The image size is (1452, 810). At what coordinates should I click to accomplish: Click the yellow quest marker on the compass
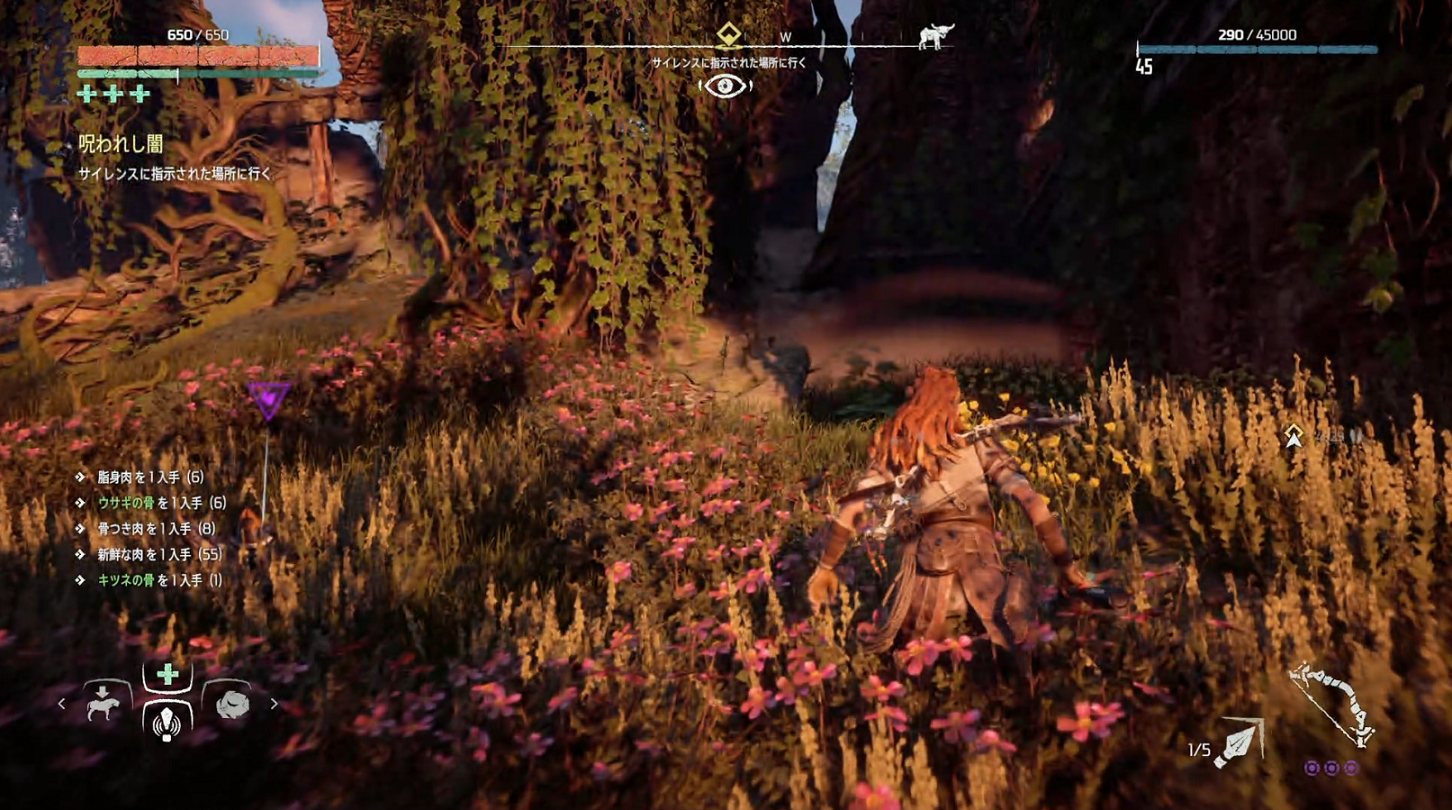point(727,37)
